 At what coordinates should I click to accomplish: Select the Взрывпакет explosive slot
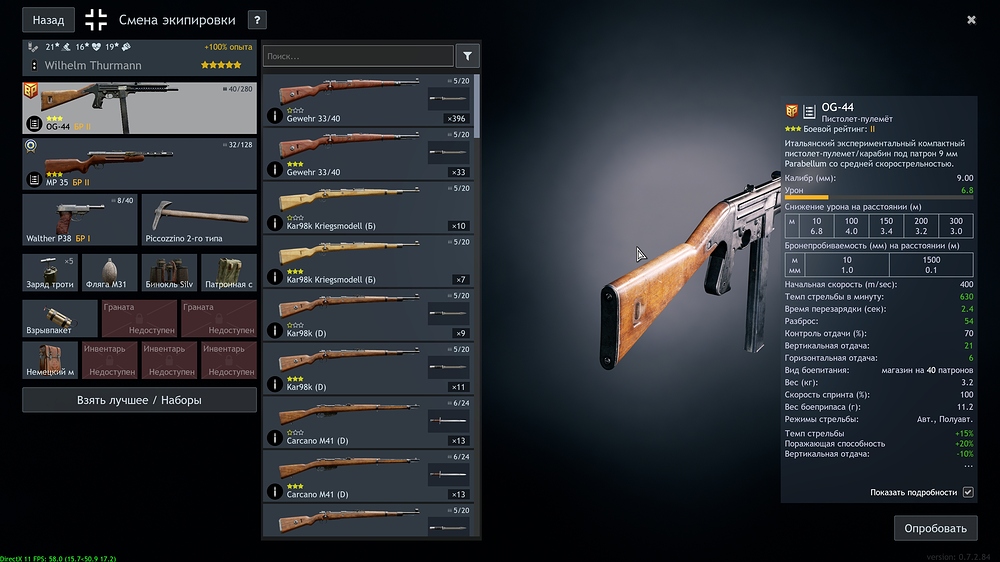click(x=60, y=318)
